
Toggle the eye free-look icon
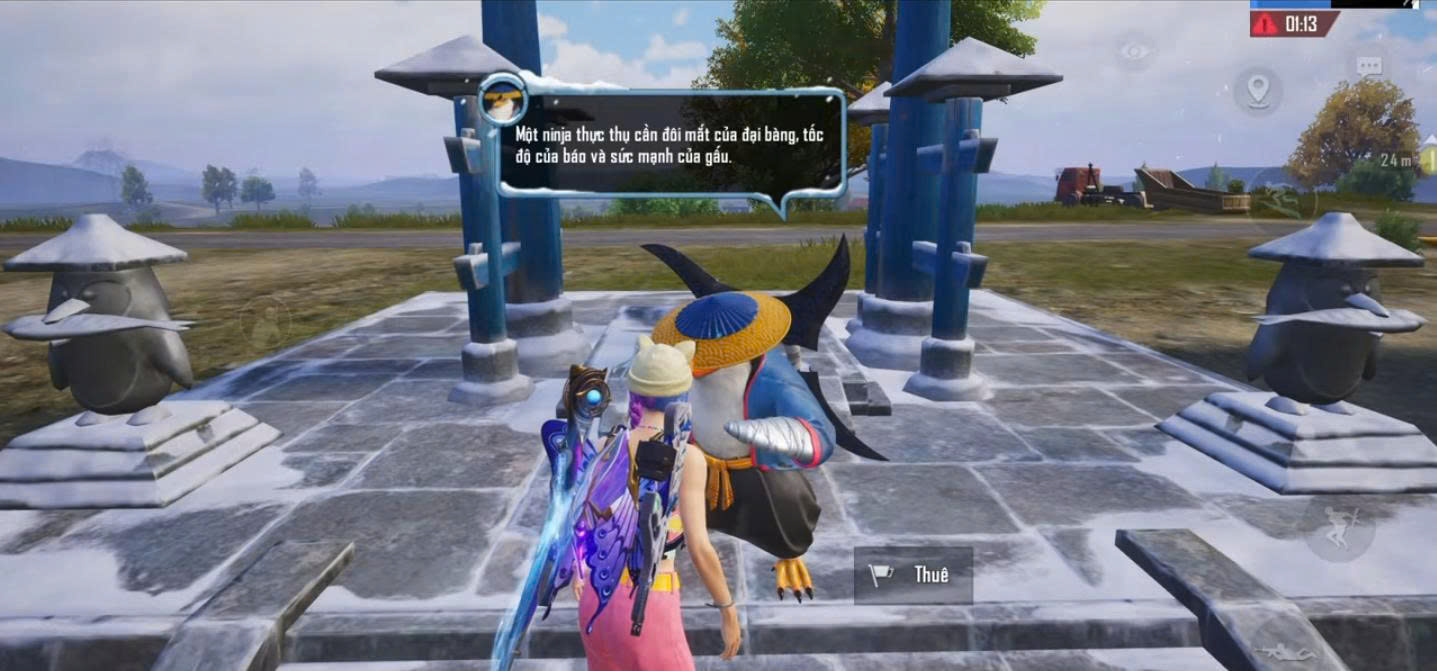pos(1135,53)
